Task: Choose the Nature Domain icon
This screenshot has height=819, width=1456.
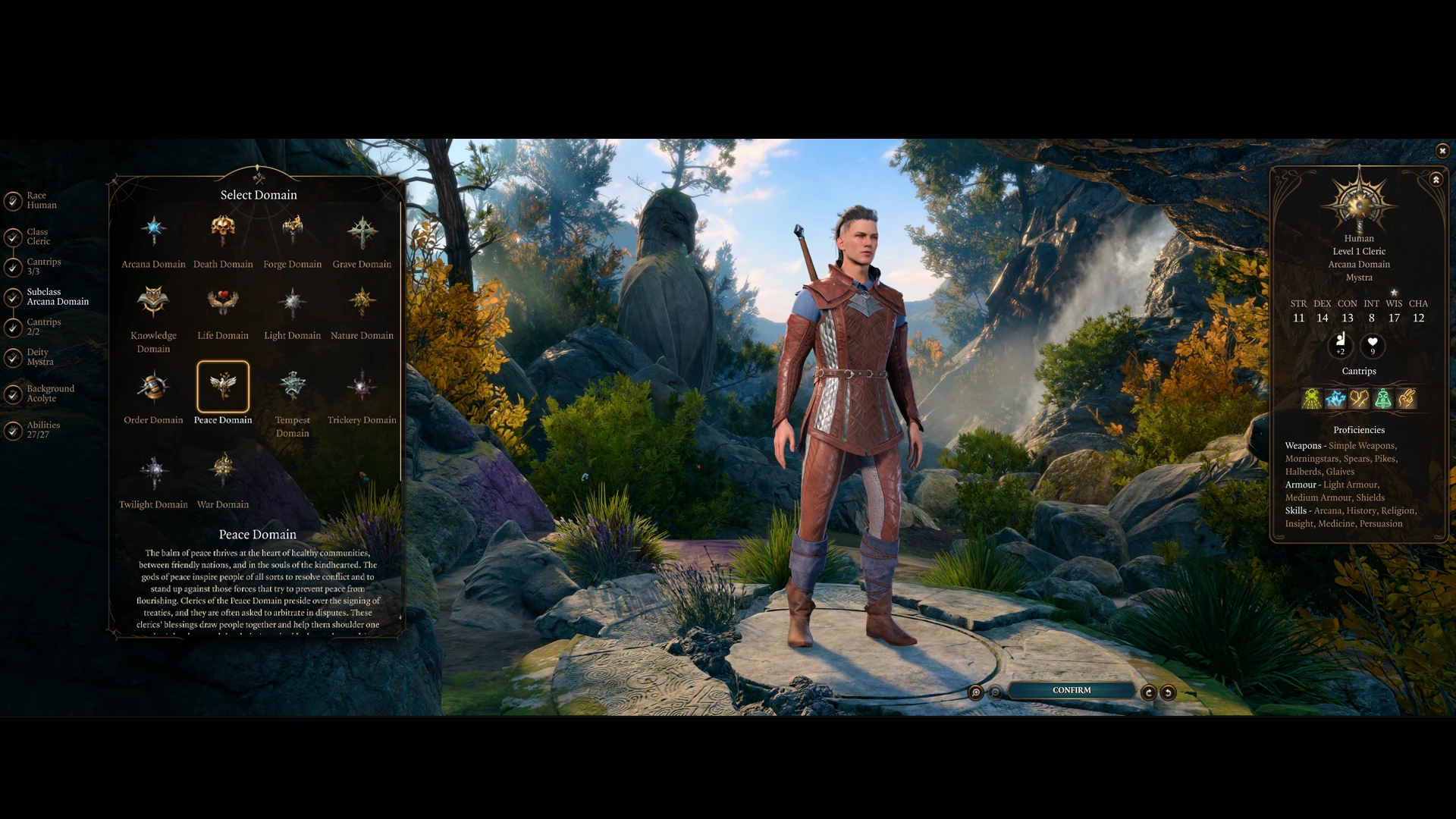Action: point(362,302)
